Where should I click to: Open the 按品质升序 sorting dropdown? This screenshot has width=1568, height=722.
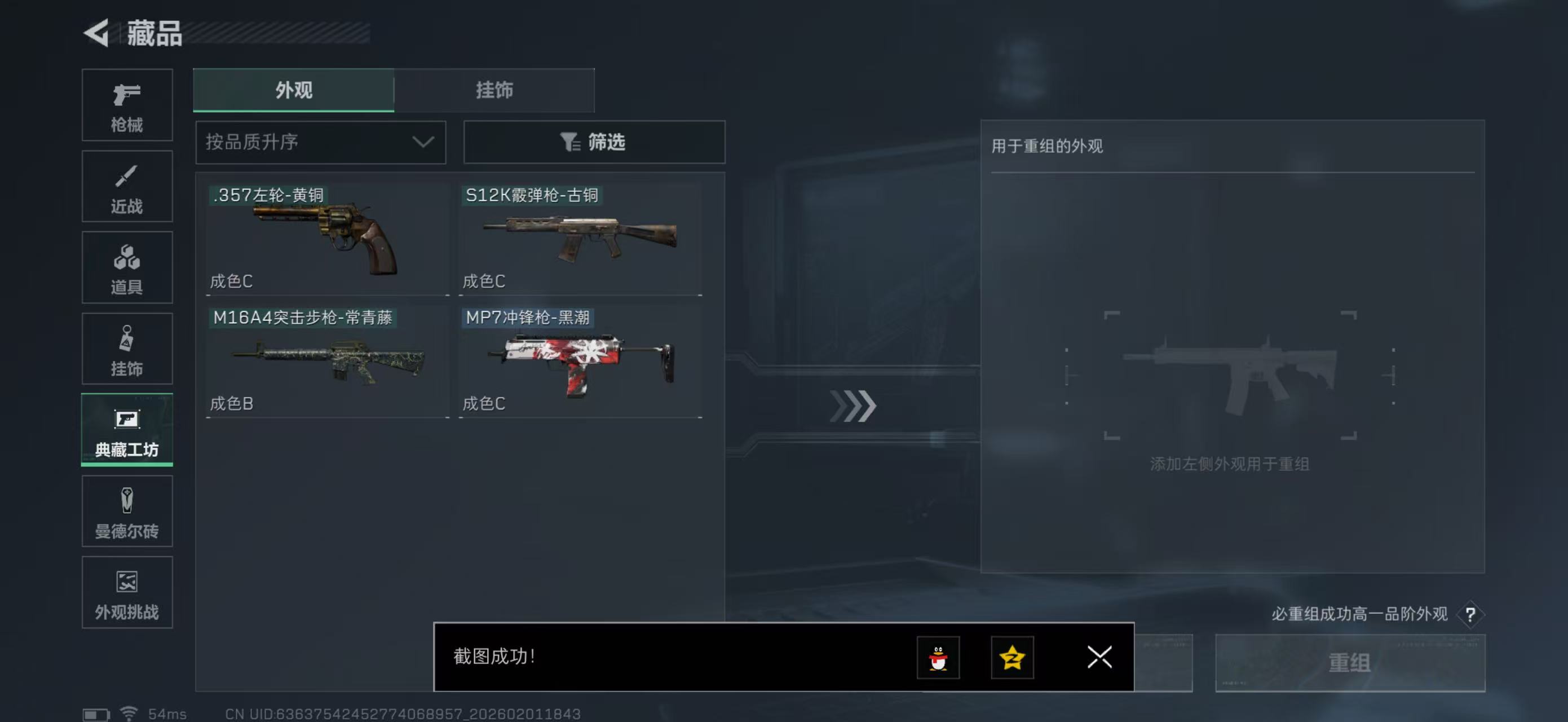pos(320,143)
